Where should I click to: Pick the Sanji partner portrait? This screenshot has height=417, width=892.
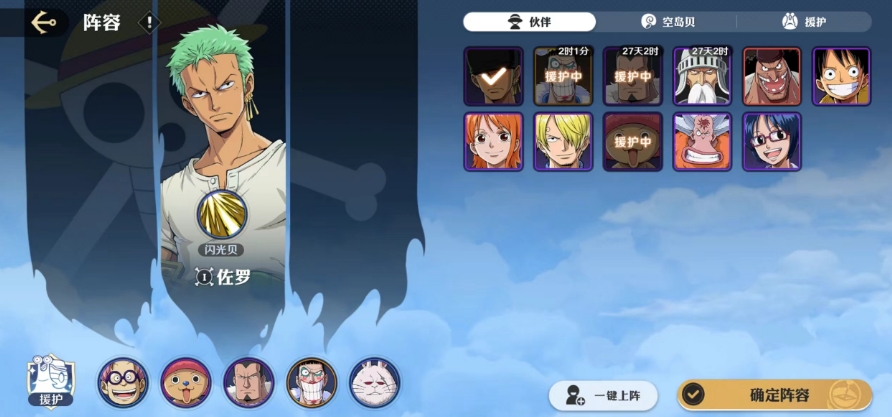563,141
